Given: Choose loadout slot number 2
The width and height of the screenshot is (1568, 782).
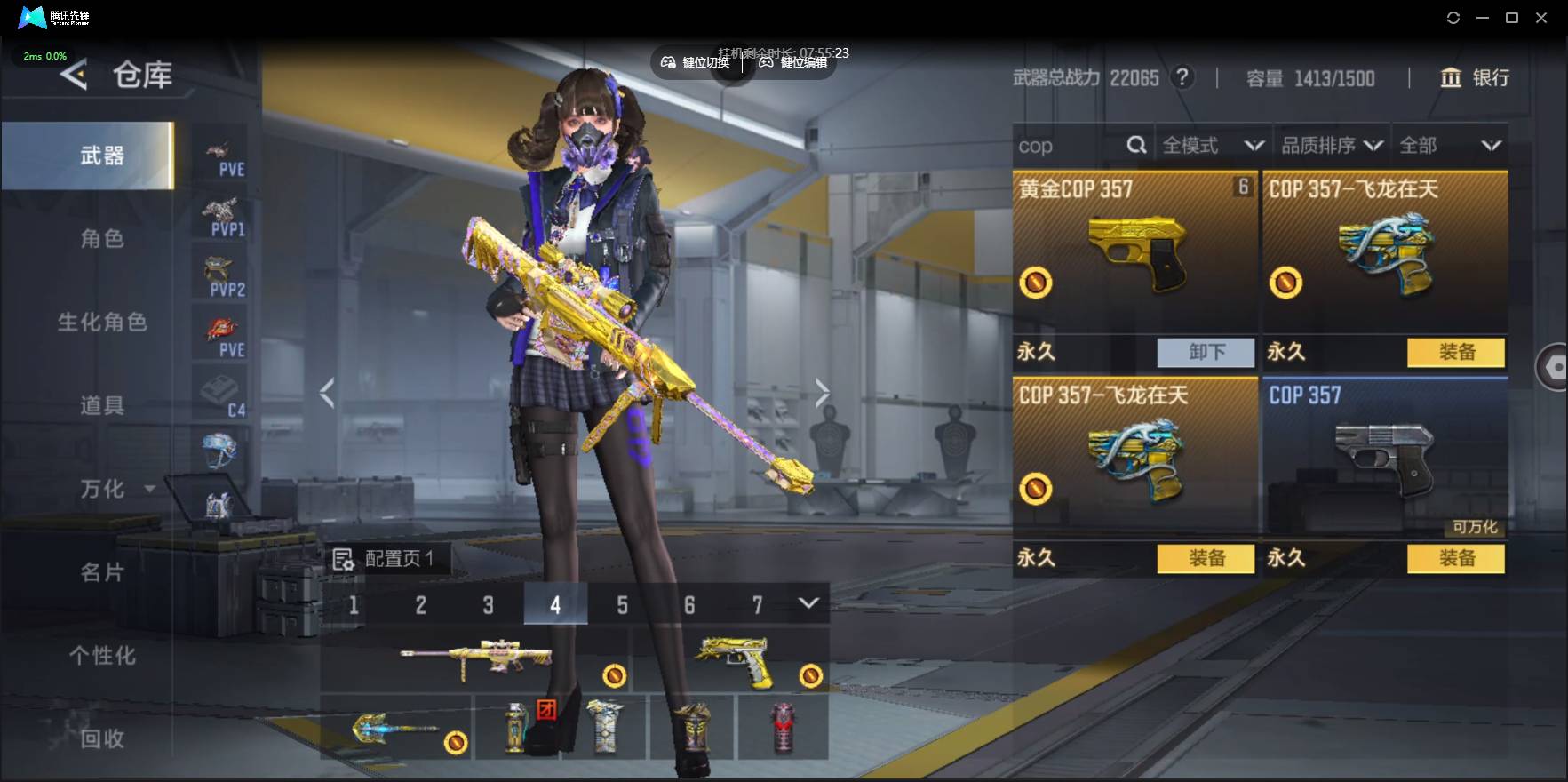Looking at the screenshot, I should [420, 605].
